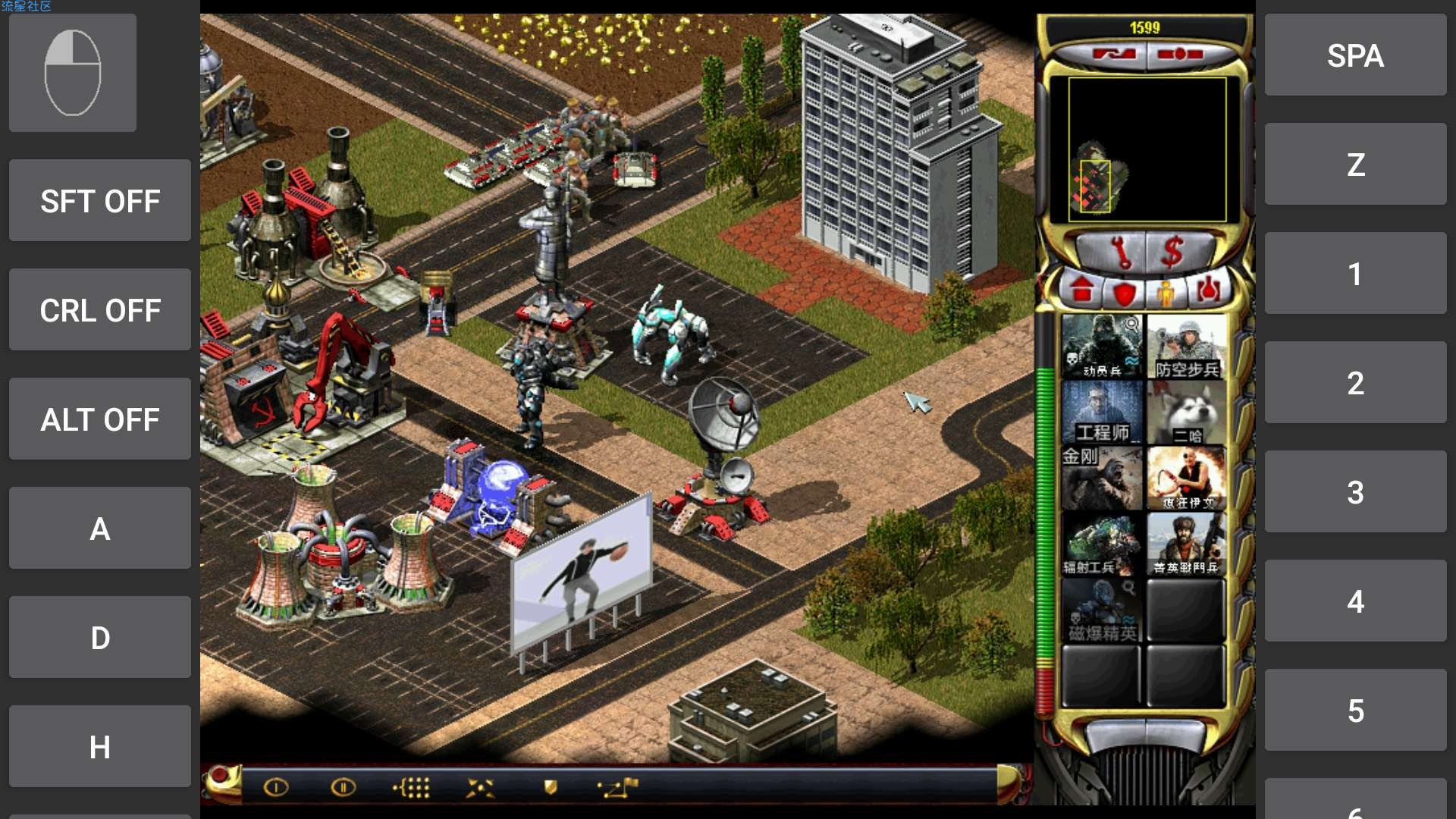Train the 二哈 husky dog
This screenshot has height=819, width=1456.
1186,412
